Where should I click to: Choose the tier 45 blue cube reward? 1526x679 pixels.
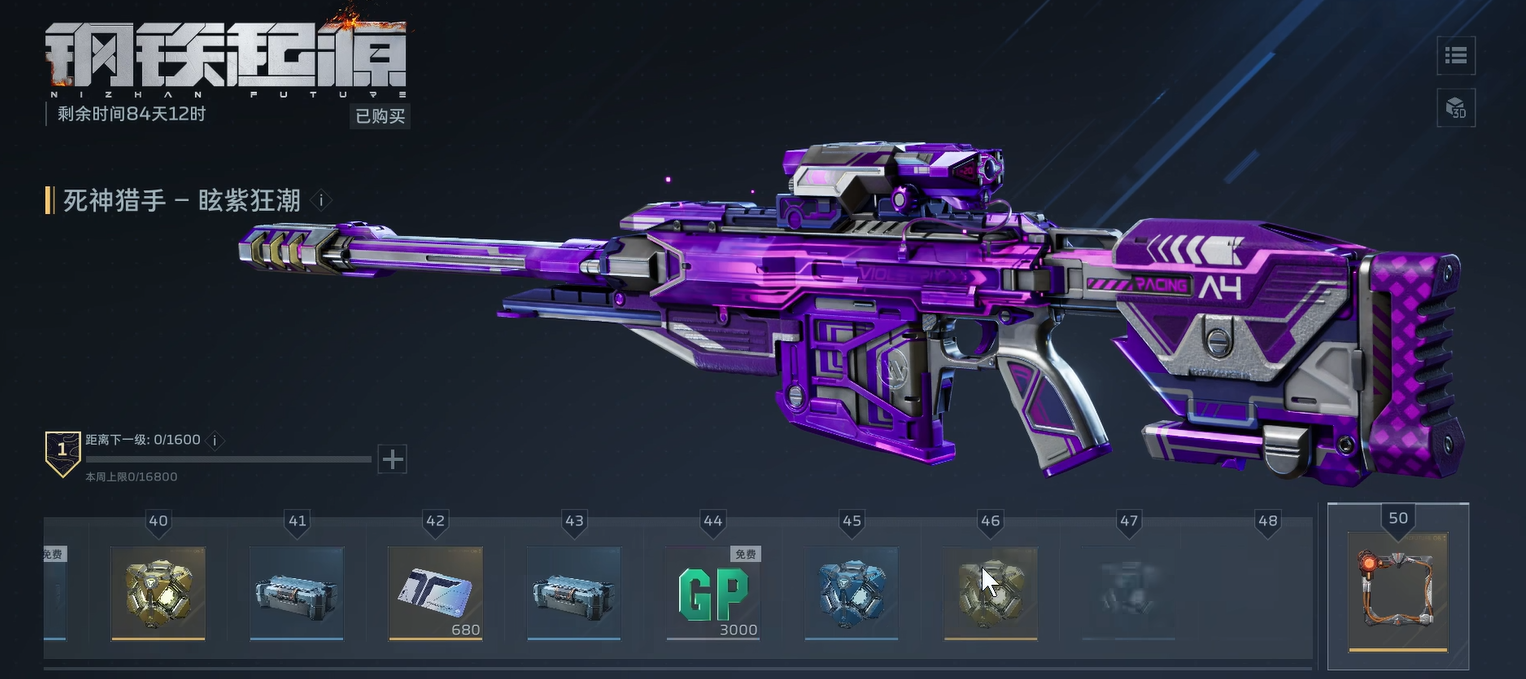click(852, 592)
